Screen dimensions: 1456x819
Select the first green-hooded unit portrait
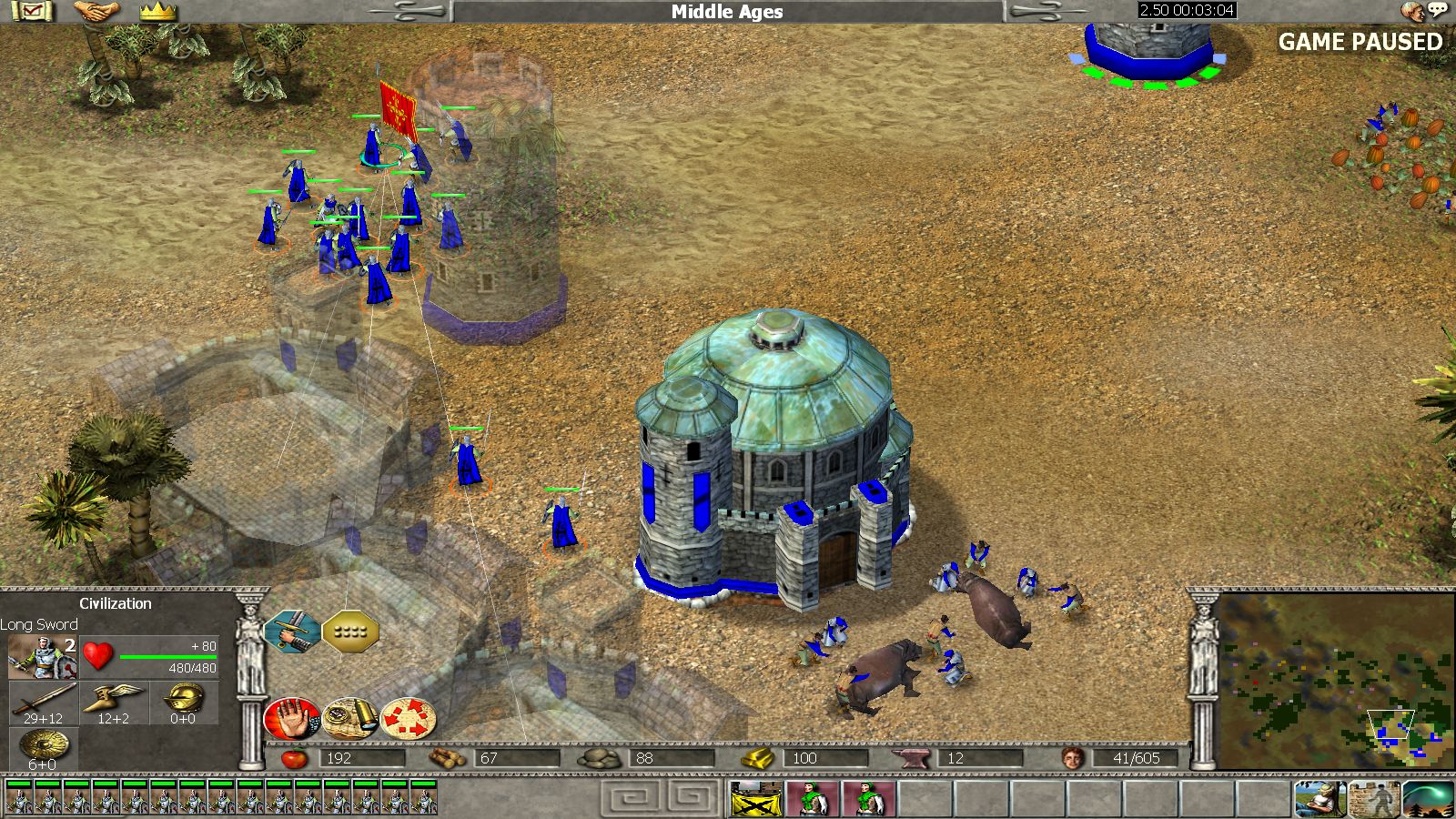pyautogui.click(x=813, y=798)
